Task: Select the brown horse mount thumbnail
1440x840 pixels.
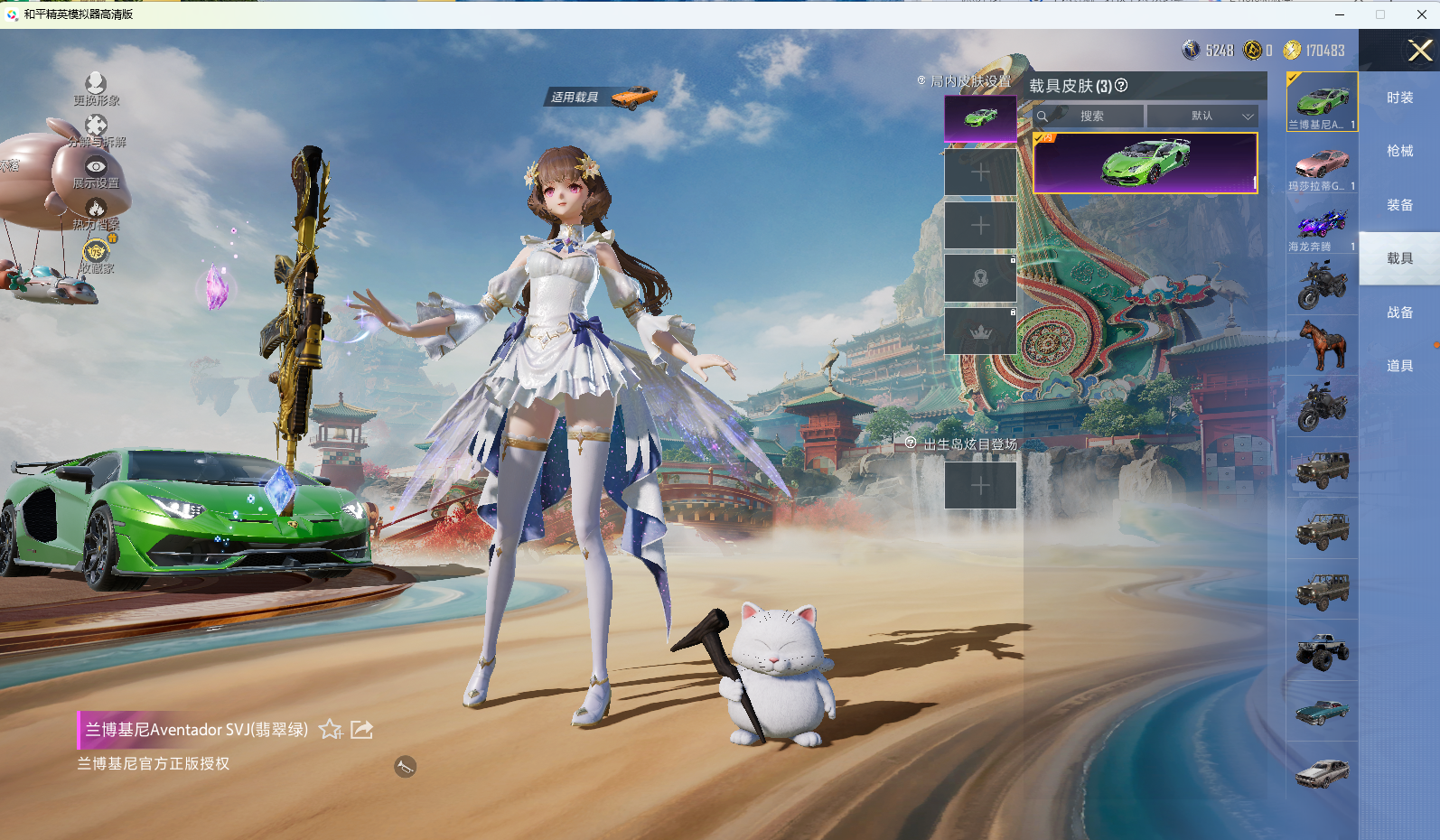Action: pyautogui.click(x=1322, y=345)
